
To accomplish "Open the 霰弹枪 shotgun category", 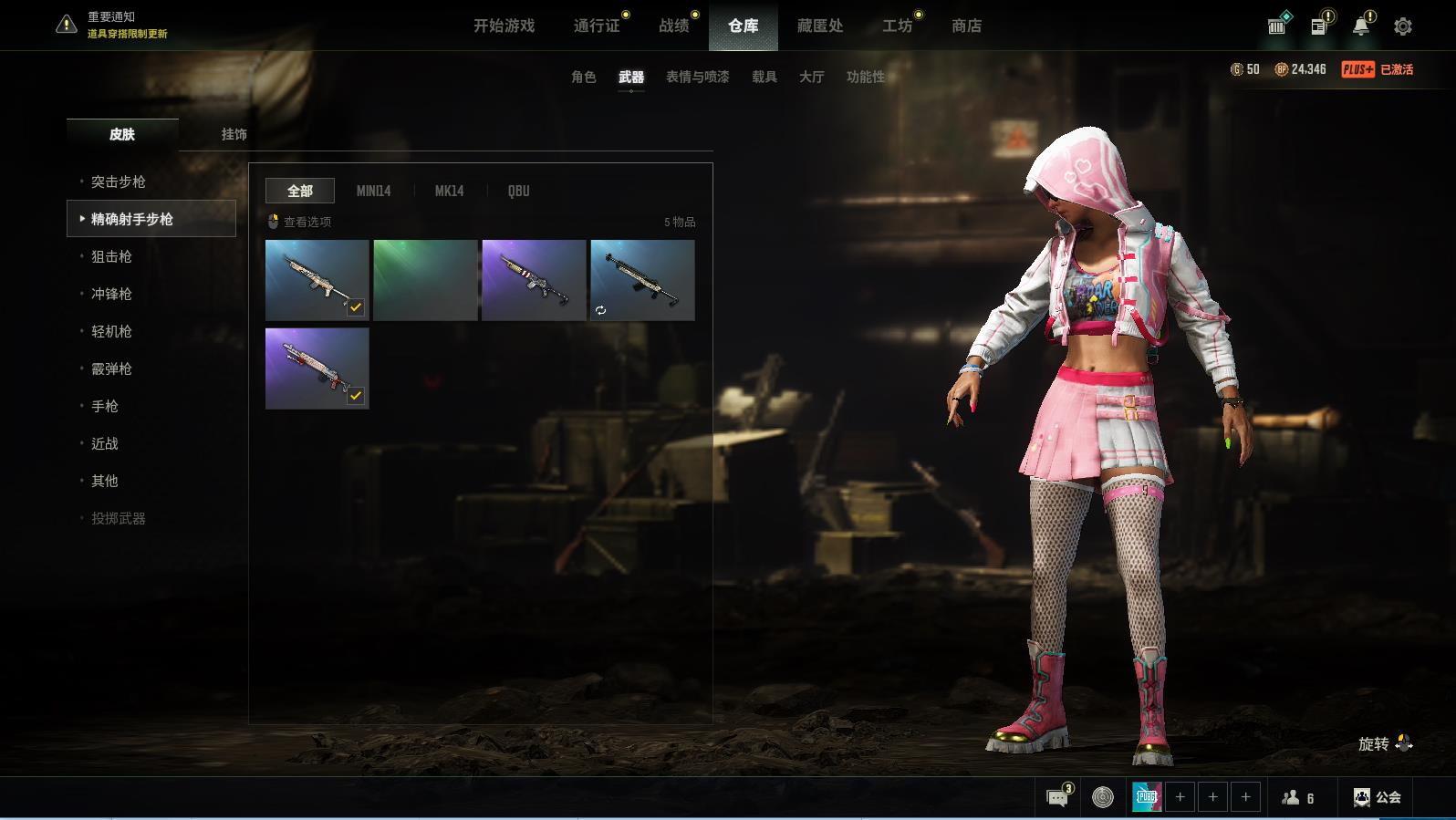I will 111,368.
